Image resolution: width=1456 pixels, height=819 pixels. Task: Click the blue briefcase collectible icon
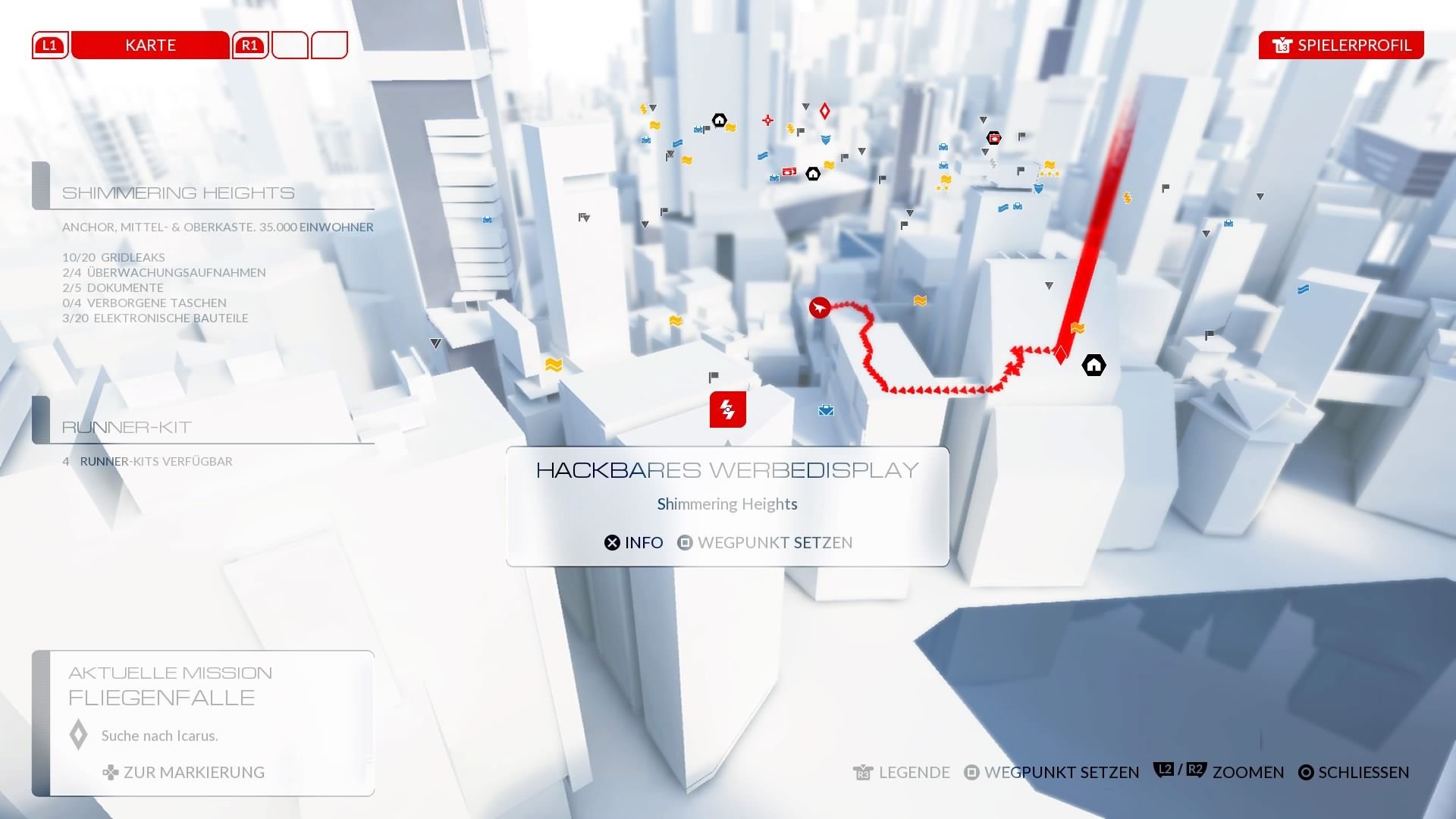pos(826,409)
